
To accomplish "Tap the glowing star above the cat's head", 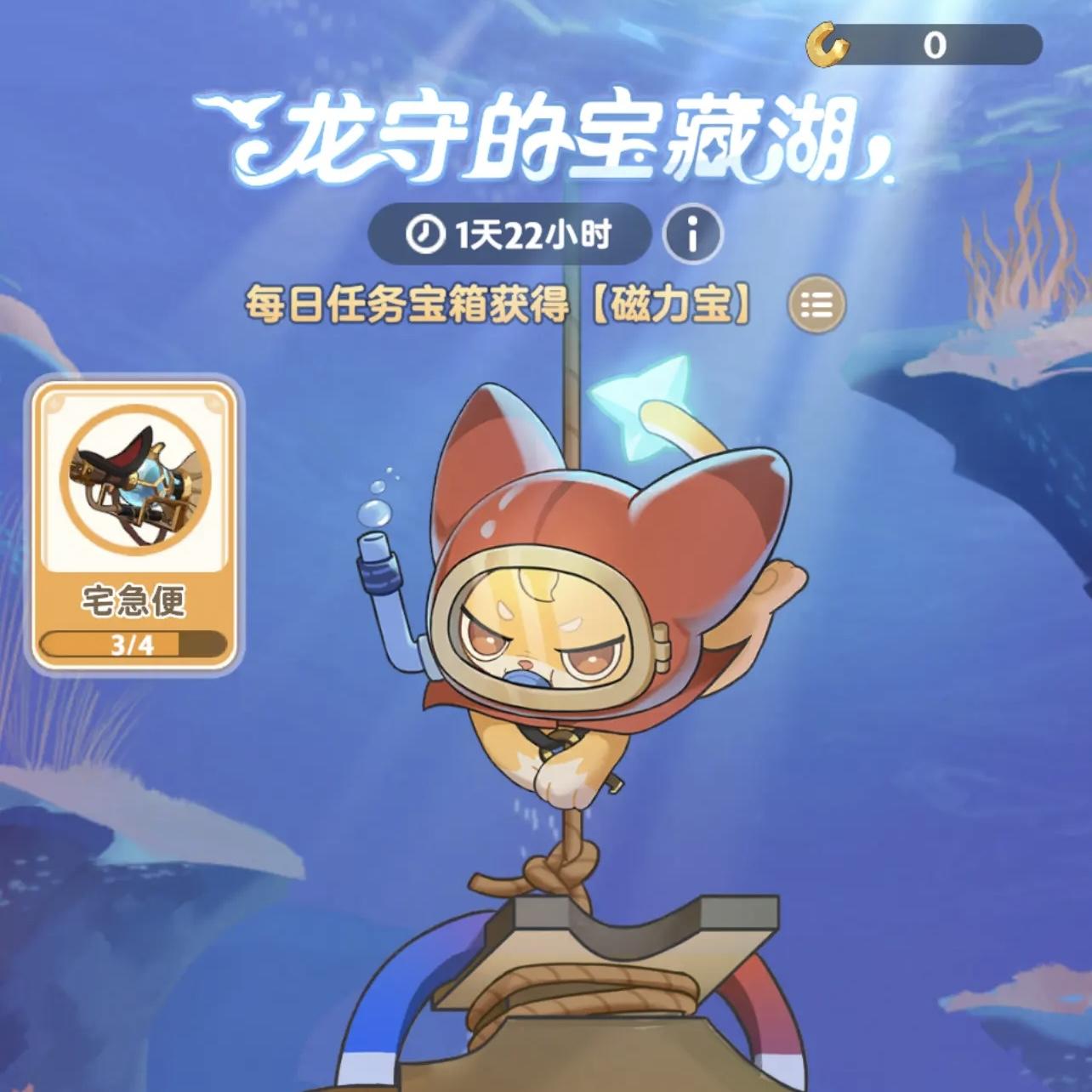I will click(643, 409).
